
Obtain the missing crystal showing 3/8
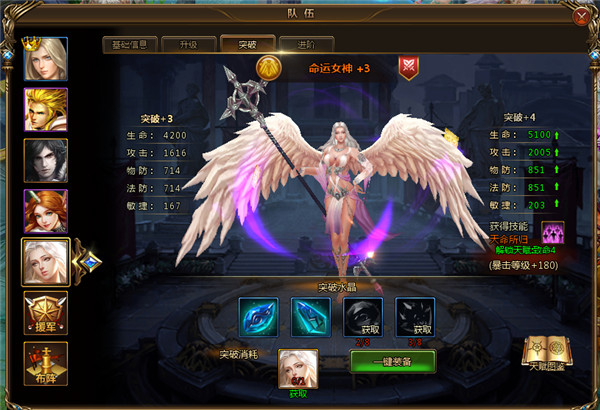pyautogui.click(x=414, y=316)
